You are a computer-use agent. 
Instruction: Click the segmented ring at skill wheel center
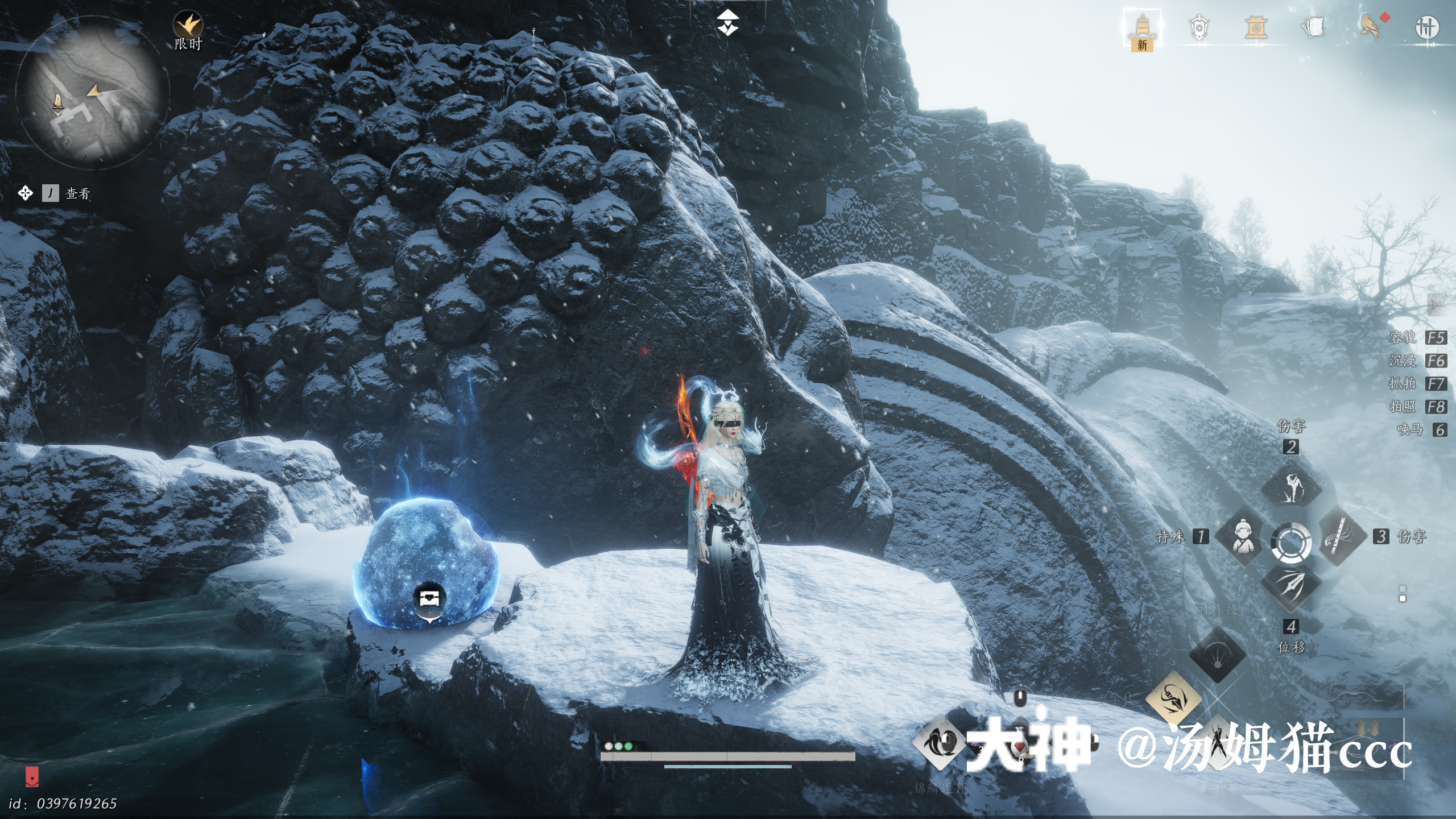point(1291,542)
